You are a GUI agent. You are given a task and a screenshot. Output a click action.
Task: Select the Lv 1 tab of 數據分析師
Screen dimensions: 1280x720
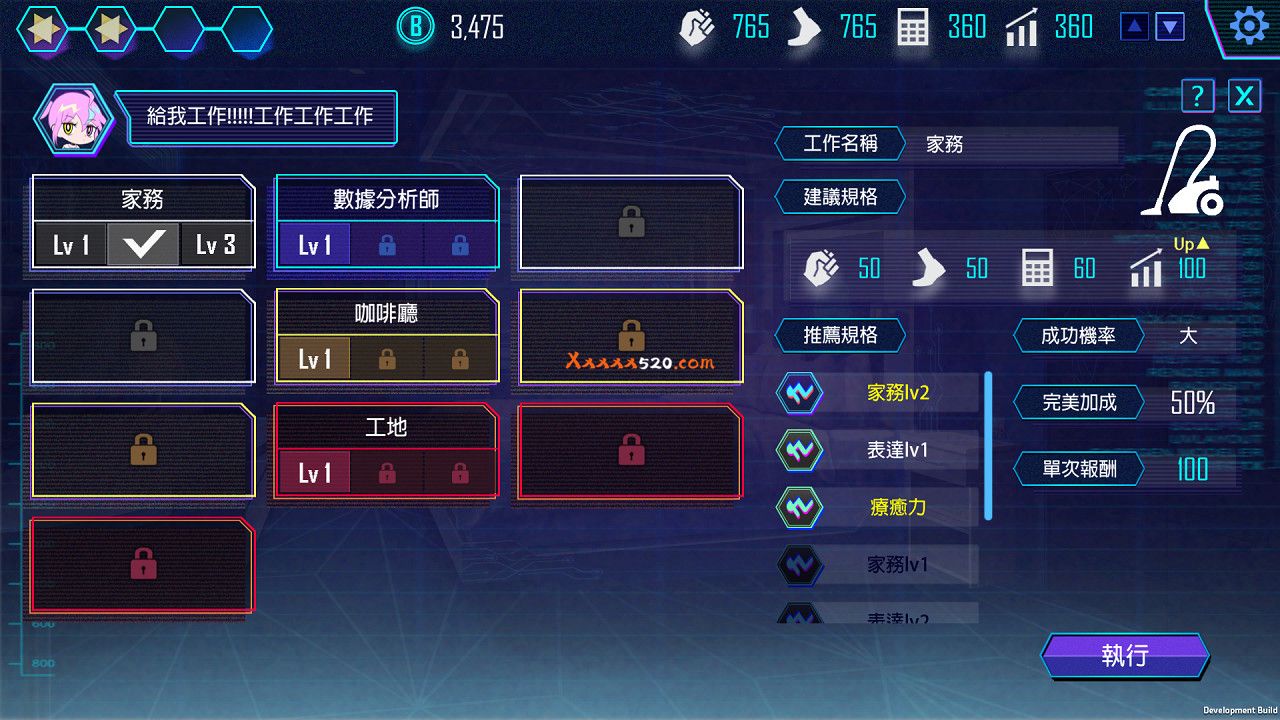(x=315, y=243)
